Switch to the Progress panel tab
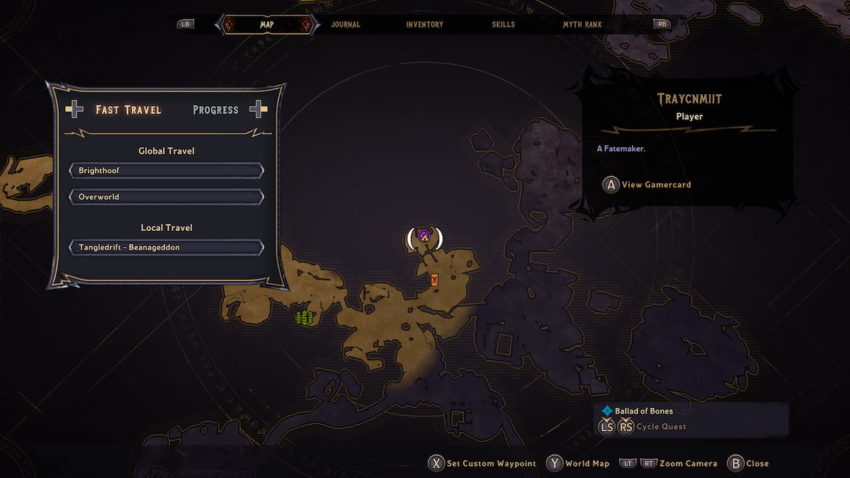The height and width of the screenshot is (478, 850). pos(215,110)
